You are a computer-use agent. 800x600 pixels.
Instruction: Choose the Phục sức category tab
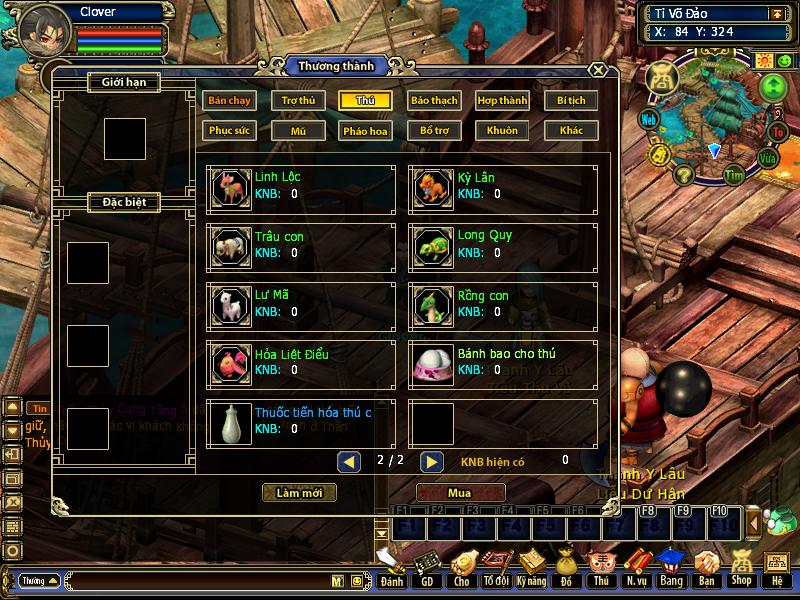coord(229,131)
